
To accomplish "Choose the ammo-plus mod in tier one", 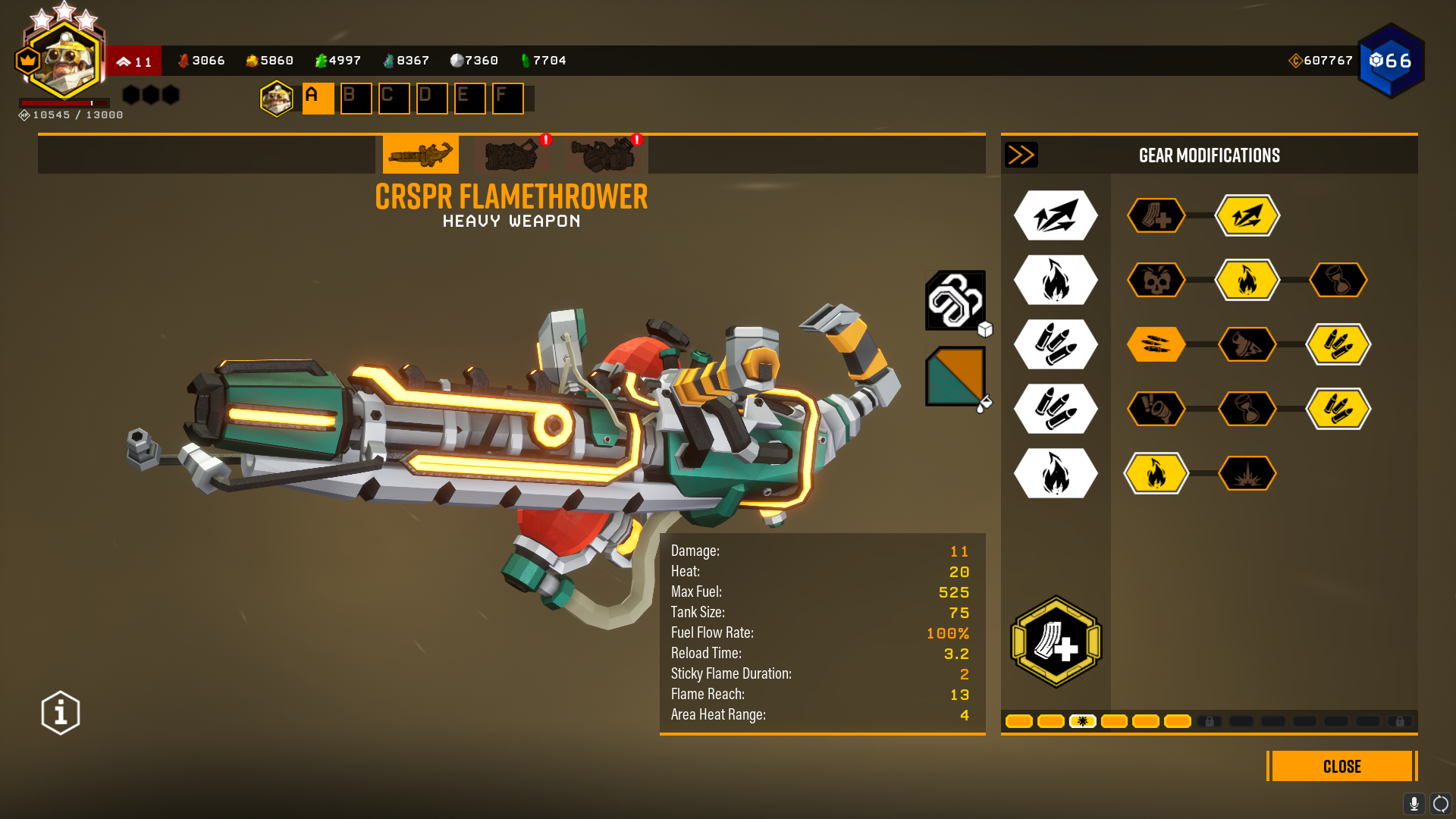I will (x=1156, y=216).
